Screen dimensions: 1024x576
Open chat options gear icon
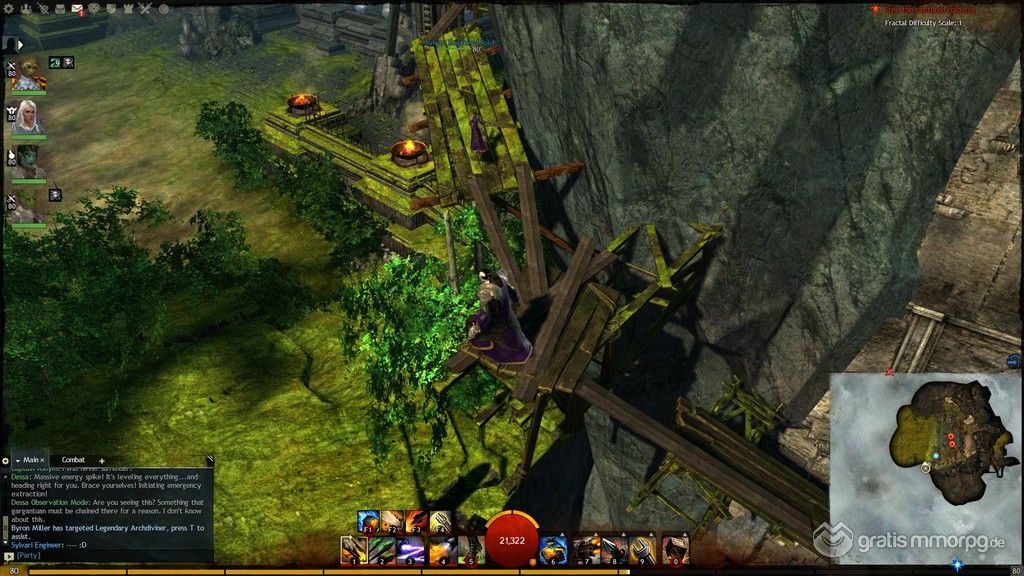6,460
